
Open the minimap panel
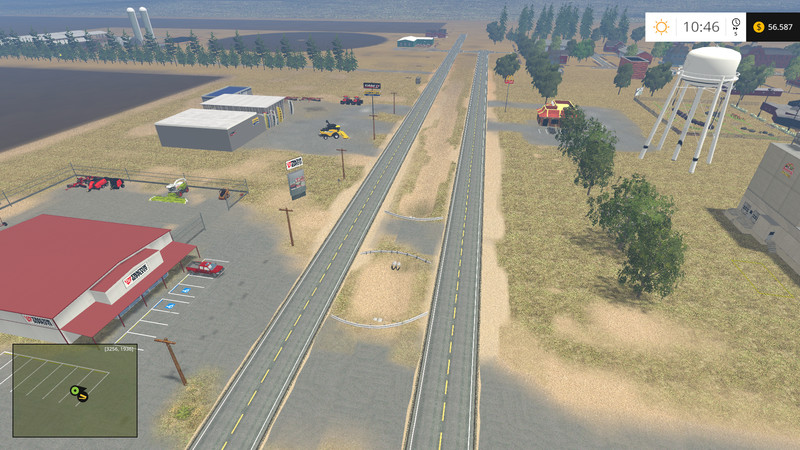click(74, 391)
